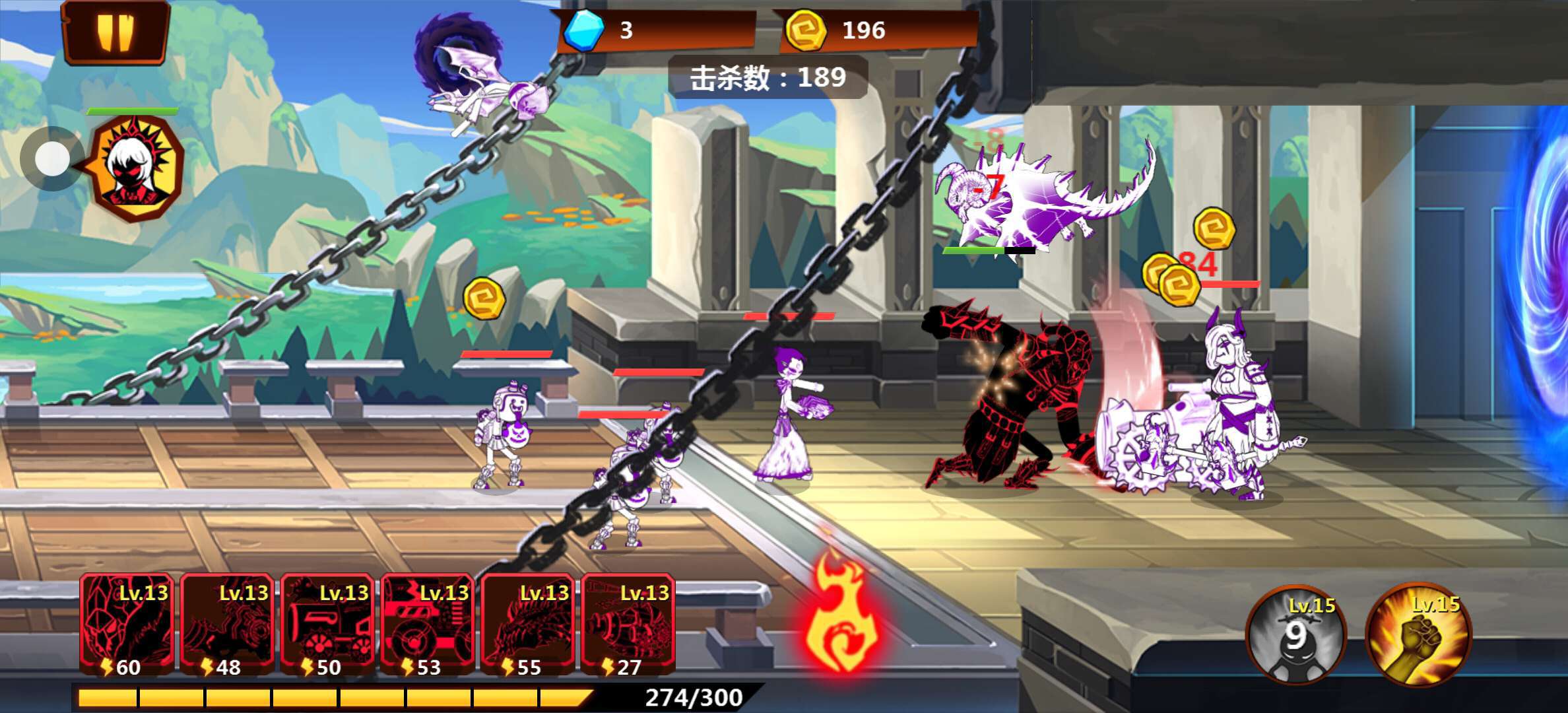Image resolution: width=1568 pixels, height=713 pixels.
Task: Activate the golden fist skill
Action: click(x=1419, y=635)
